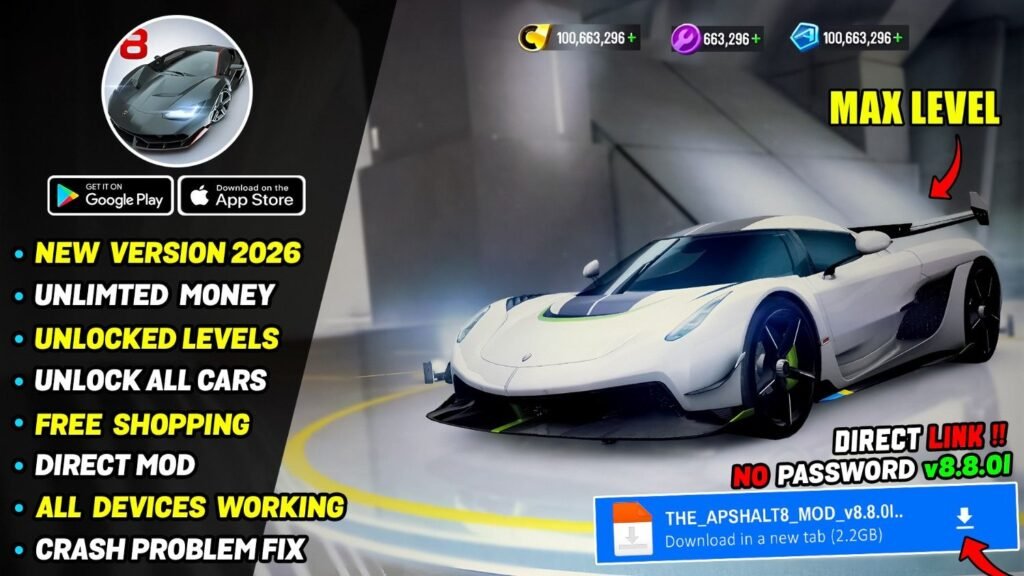
Task: Open the Get it on Google Play badge
Action: (x=111, y=195)
